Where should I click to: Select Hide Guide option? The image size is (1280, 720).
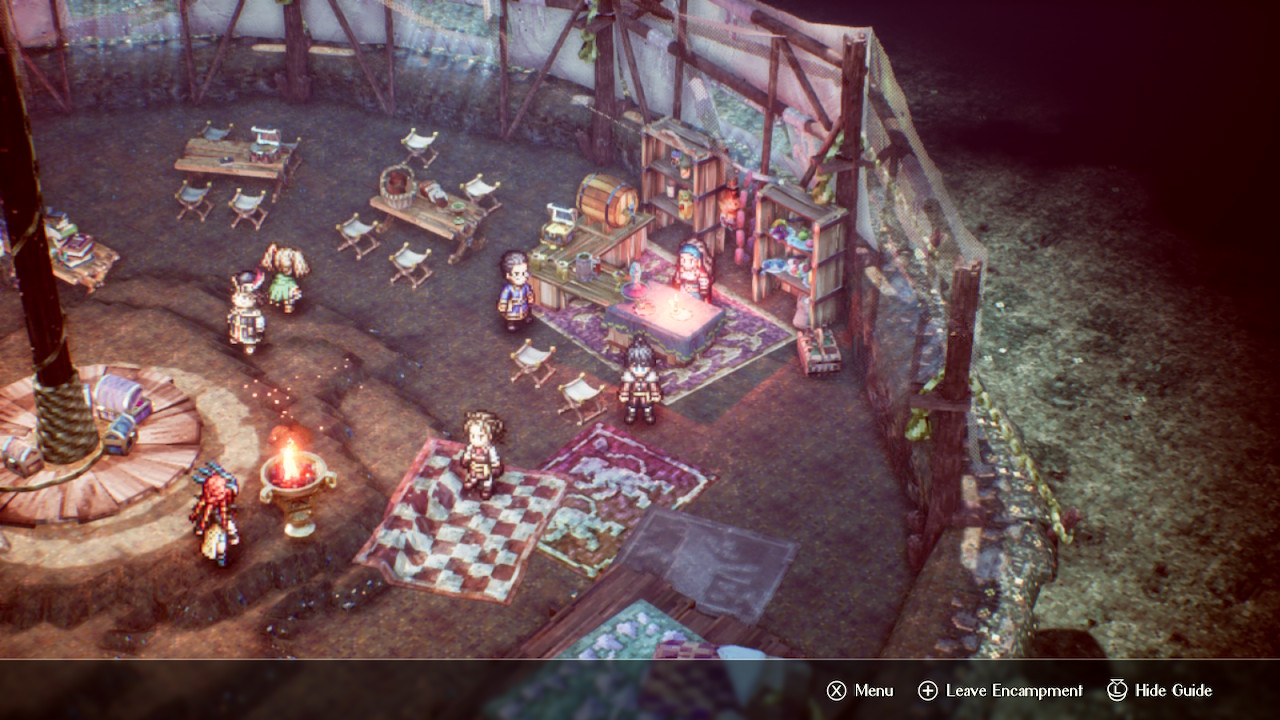pos(1160,691)
